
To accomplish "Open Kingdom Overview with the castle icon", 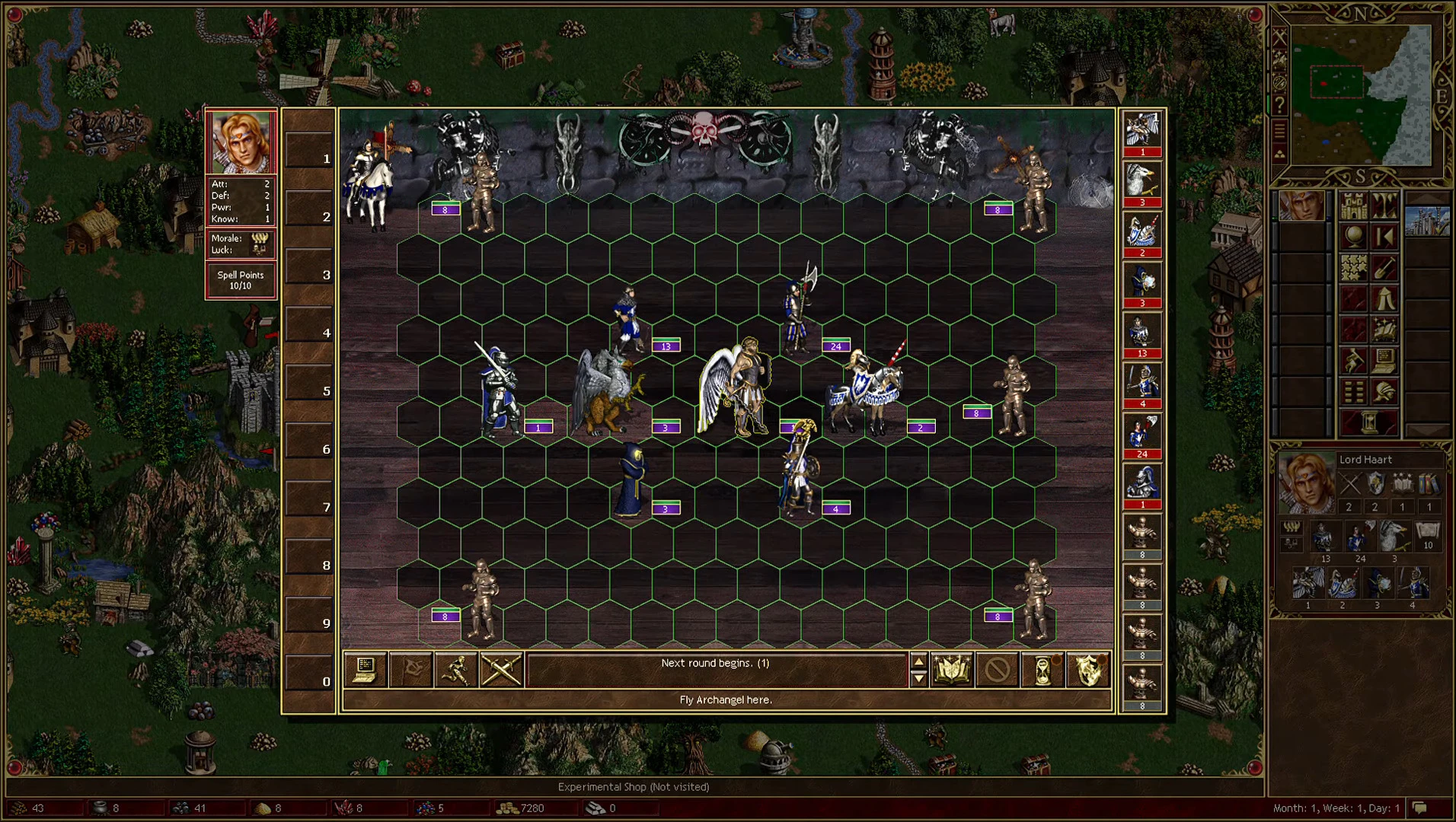I will (1353, 205).
